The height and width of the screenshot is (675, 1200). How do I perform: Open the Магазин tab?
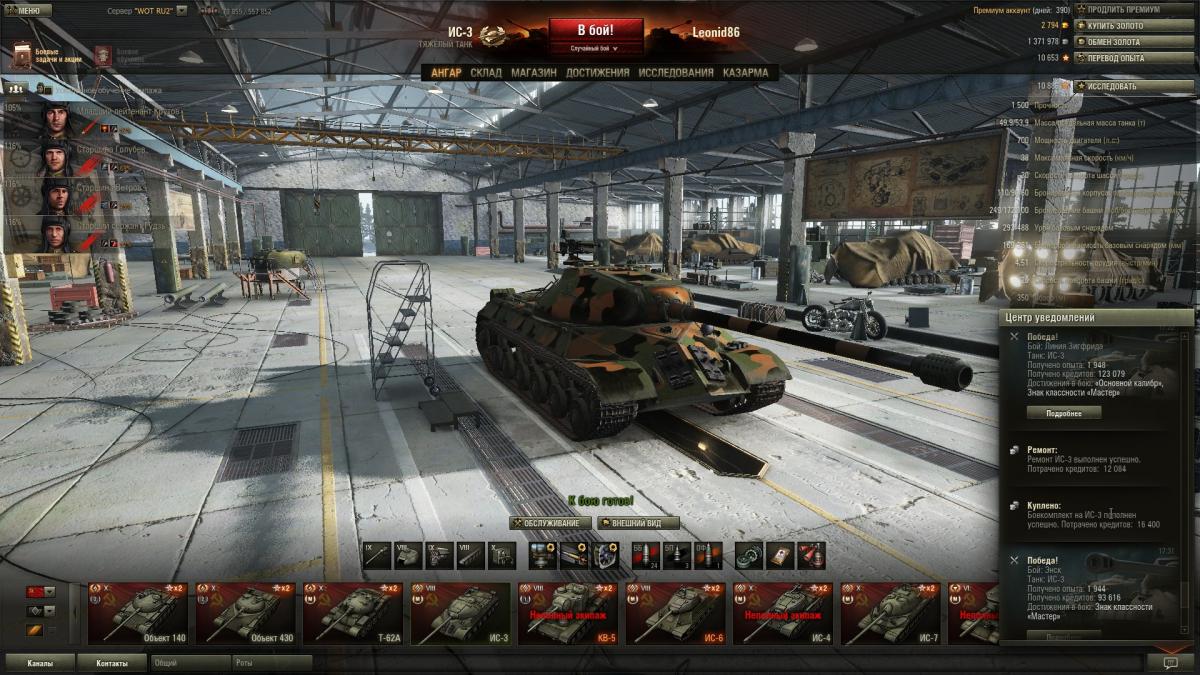pos(533,73)
